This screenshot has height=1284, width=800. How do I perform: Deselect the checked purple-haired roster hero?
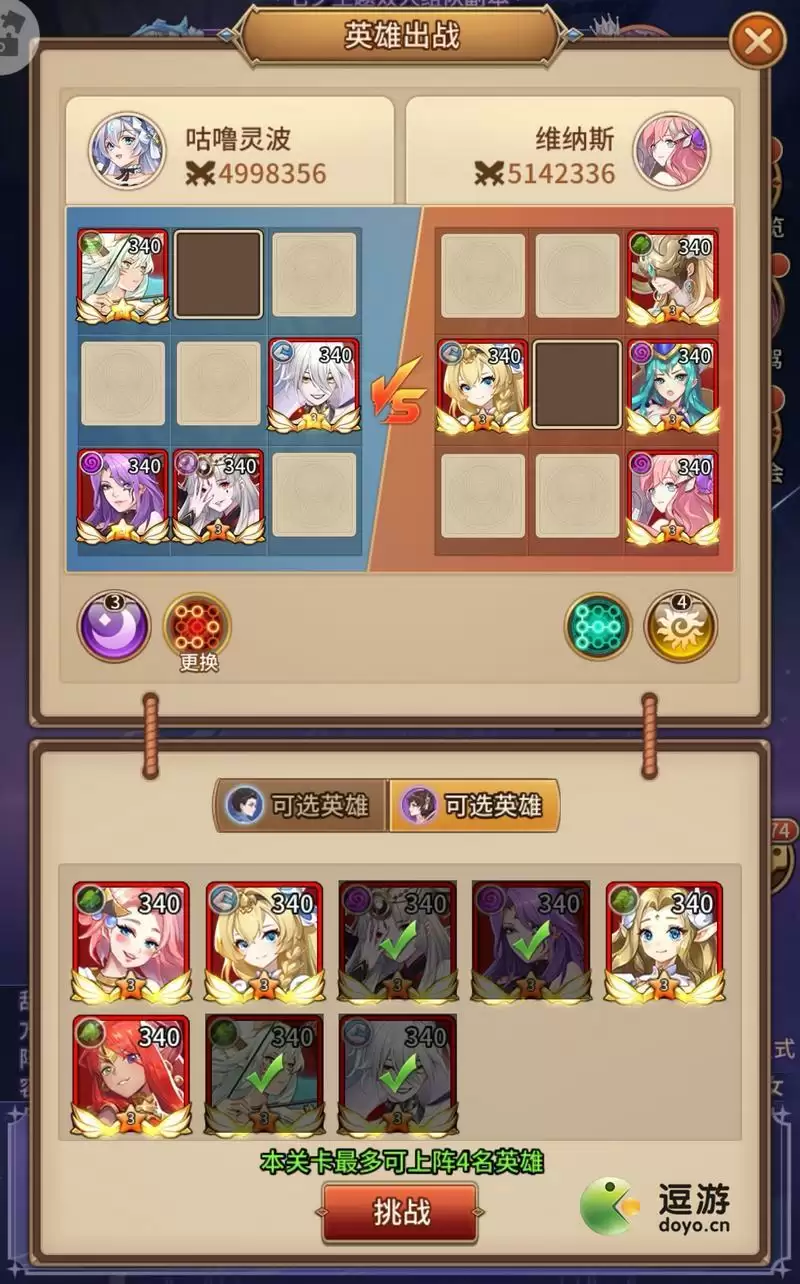coord(531,942)
